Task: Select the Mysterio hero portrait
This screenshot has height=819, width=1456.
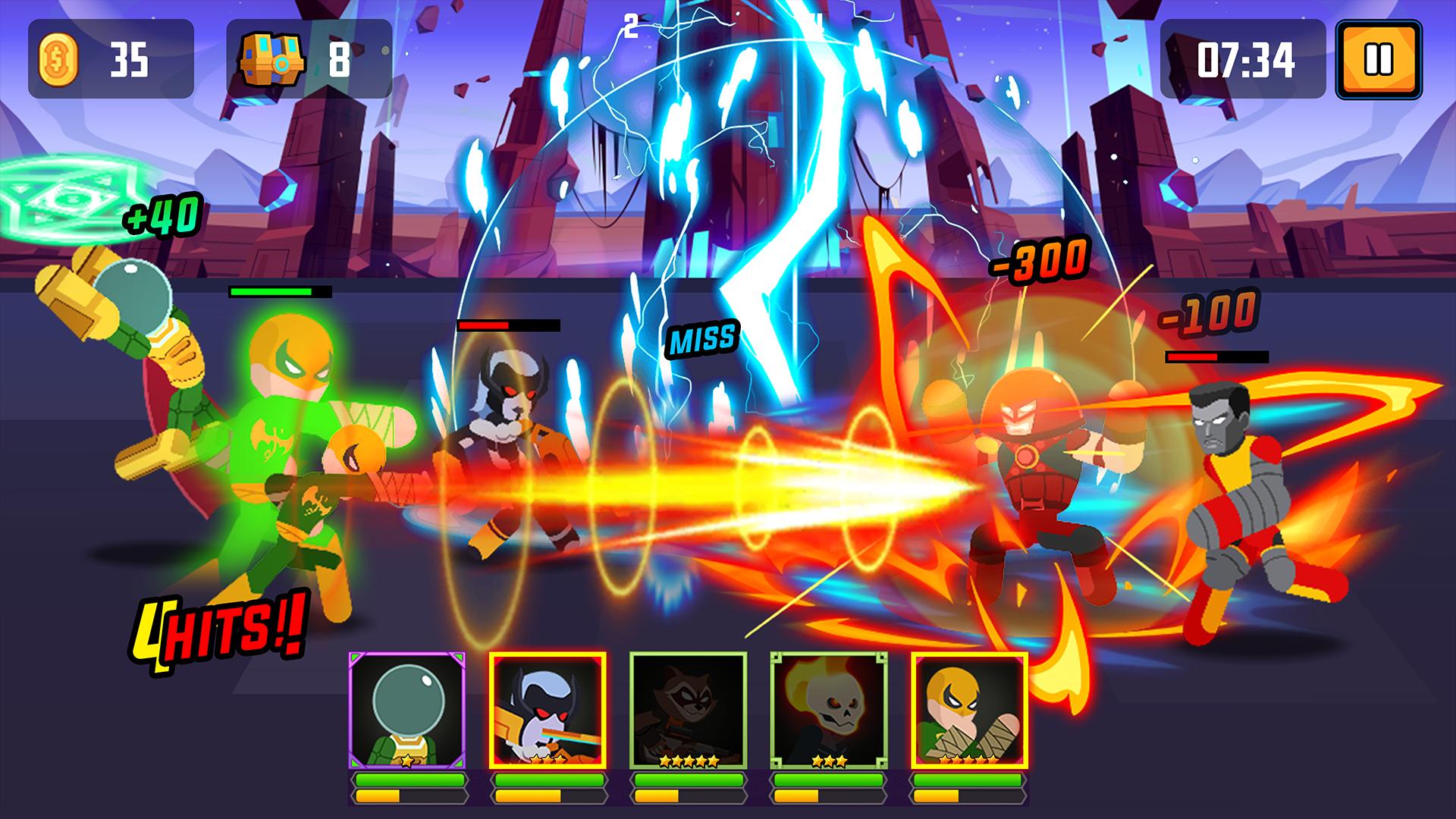Action: pos(407,710)
